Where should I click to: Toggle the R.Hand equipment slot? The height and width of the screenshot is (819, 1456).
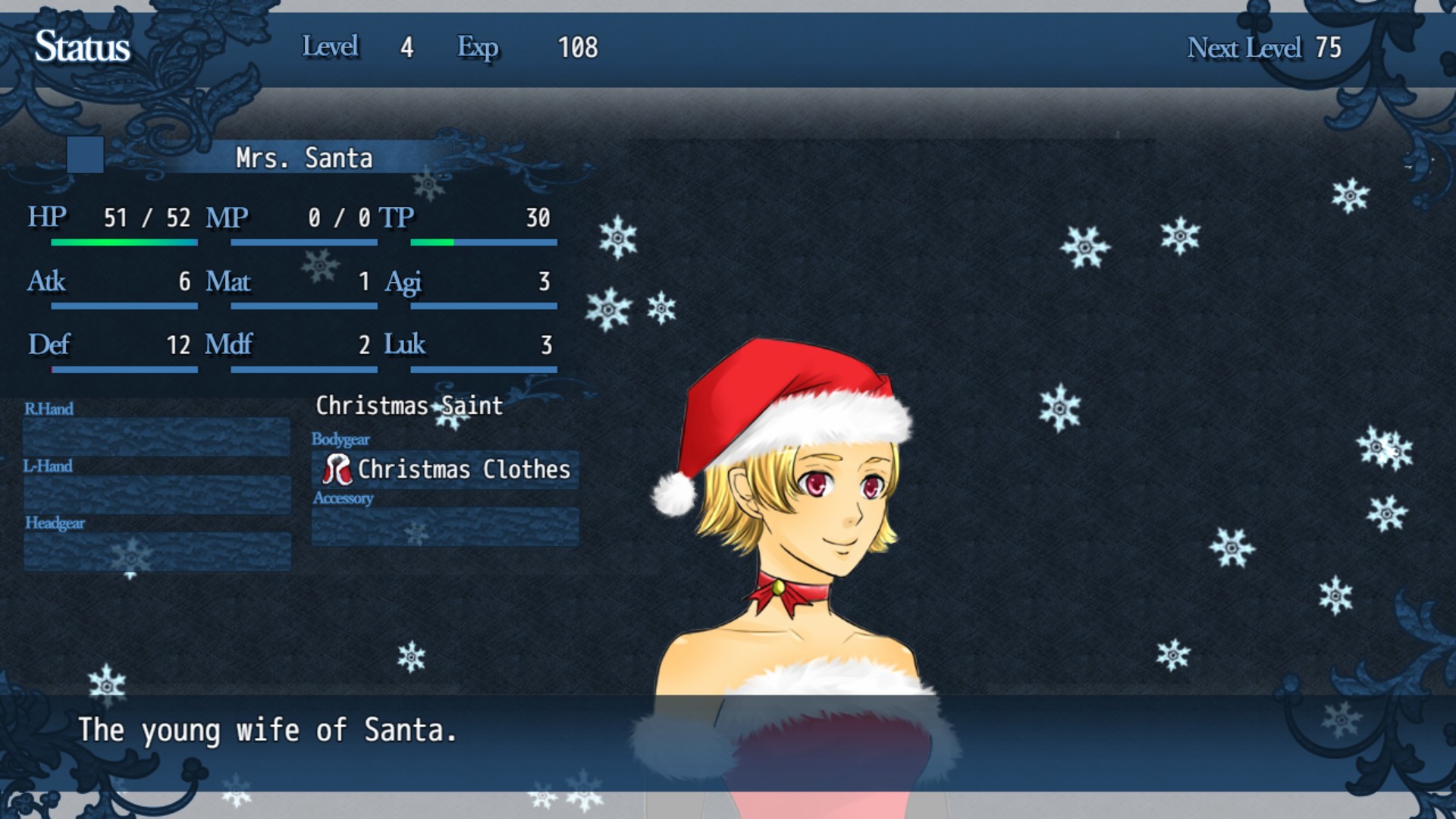click(x=155, y=436)
